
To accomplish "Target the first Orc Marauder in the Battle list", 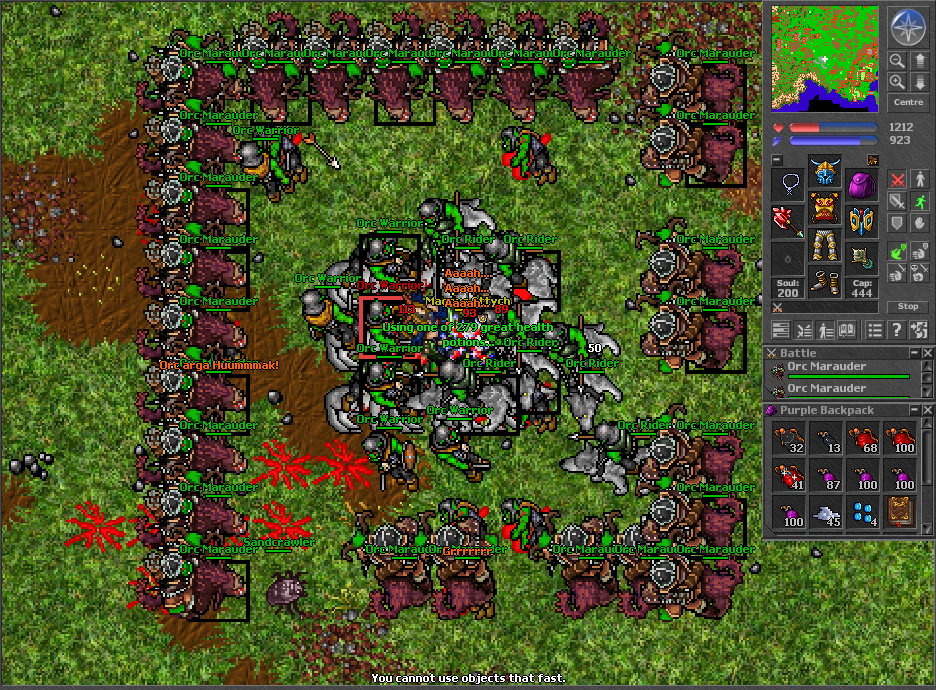I will click(840, 370).
